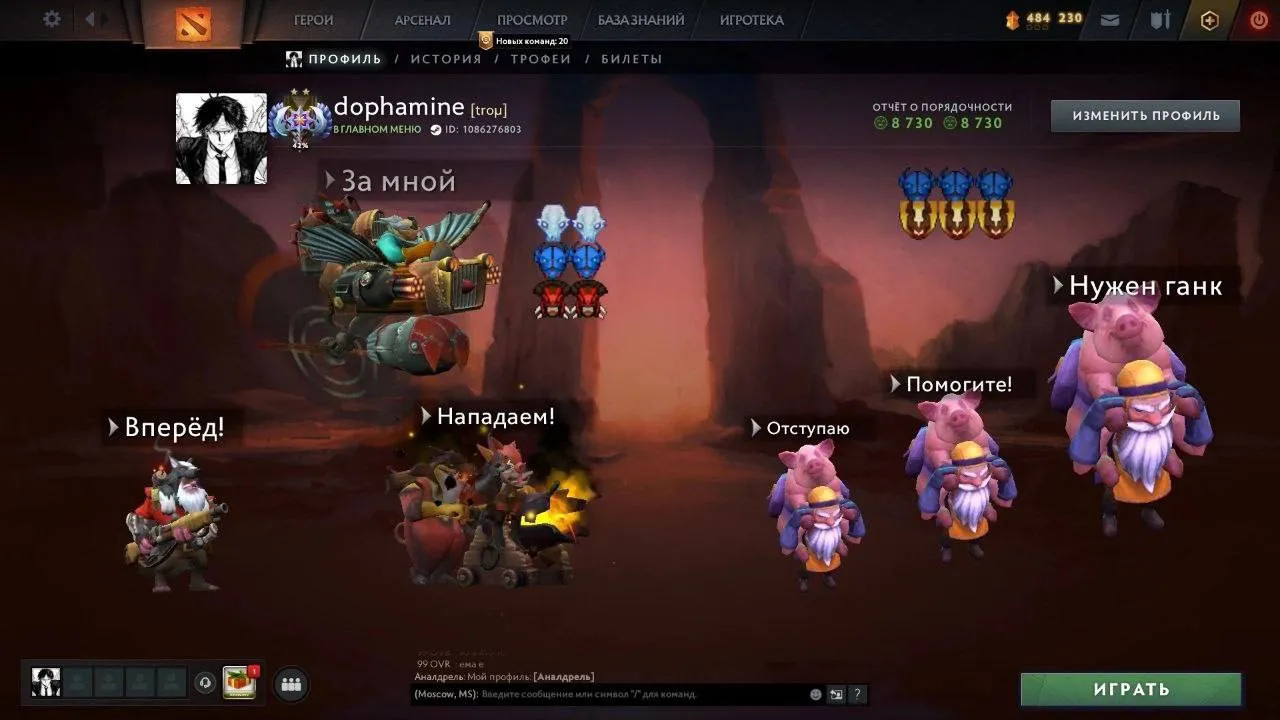Open the Просмотр (Watch) menu
Screen dimensions: 1280x720
532,20
